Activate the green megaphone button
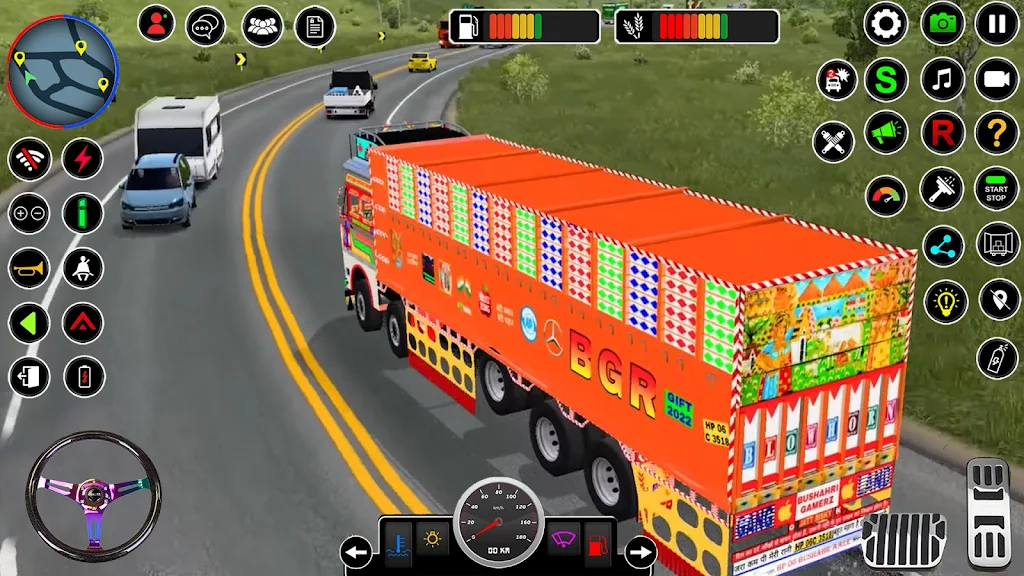 click(x=886, y=132)
